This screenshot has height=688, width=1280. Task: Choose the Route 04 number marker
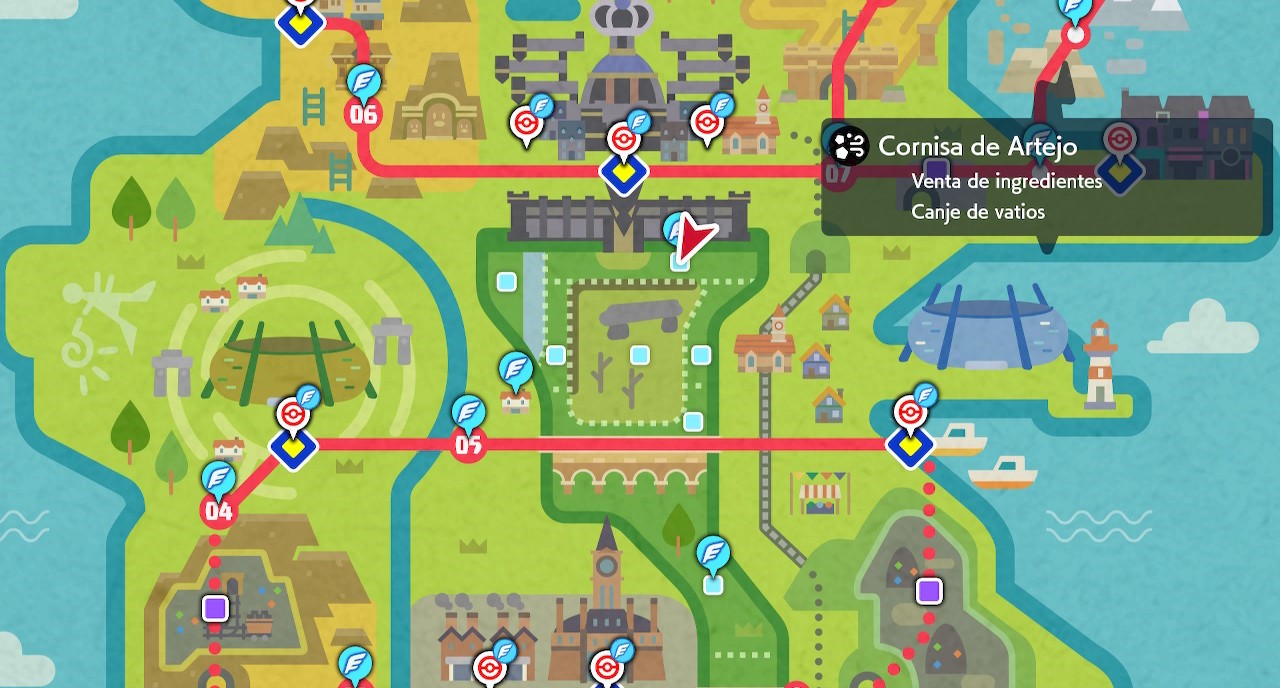click(218, 512)
